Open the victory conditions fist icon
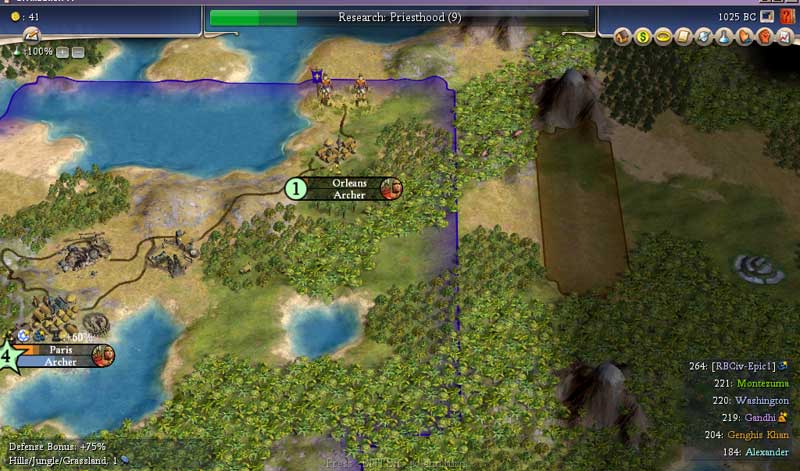800x471 pixels. [762, 37]
